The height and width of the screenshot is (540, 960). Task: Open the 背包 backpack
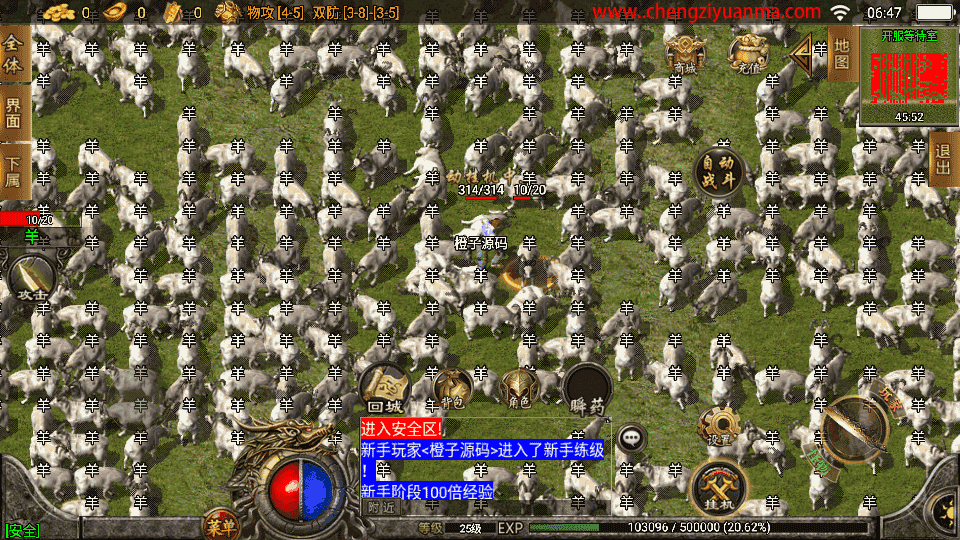coord(452,388)
